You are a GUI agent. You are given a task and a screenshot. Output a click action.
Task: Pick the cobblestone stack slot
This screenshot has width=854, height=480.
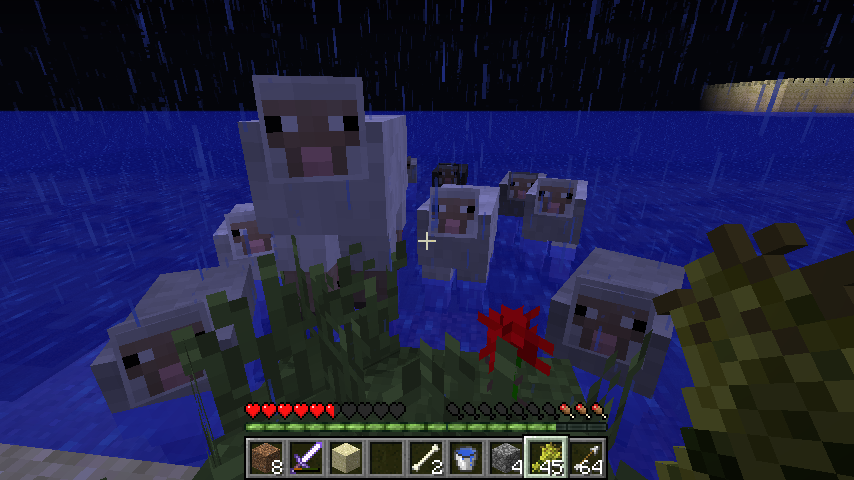point(506,457)
